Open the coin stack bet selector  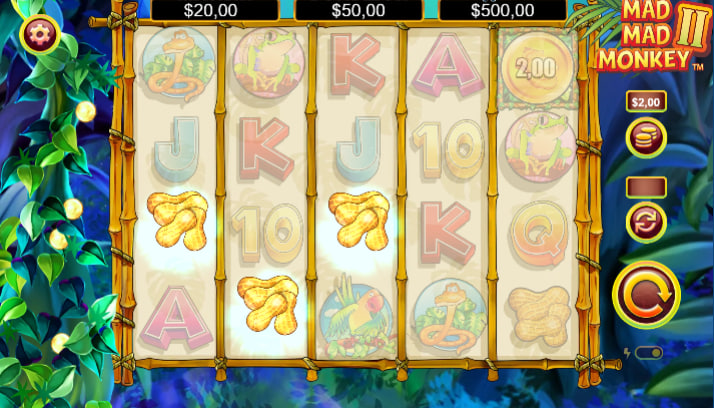coord(645,138)
